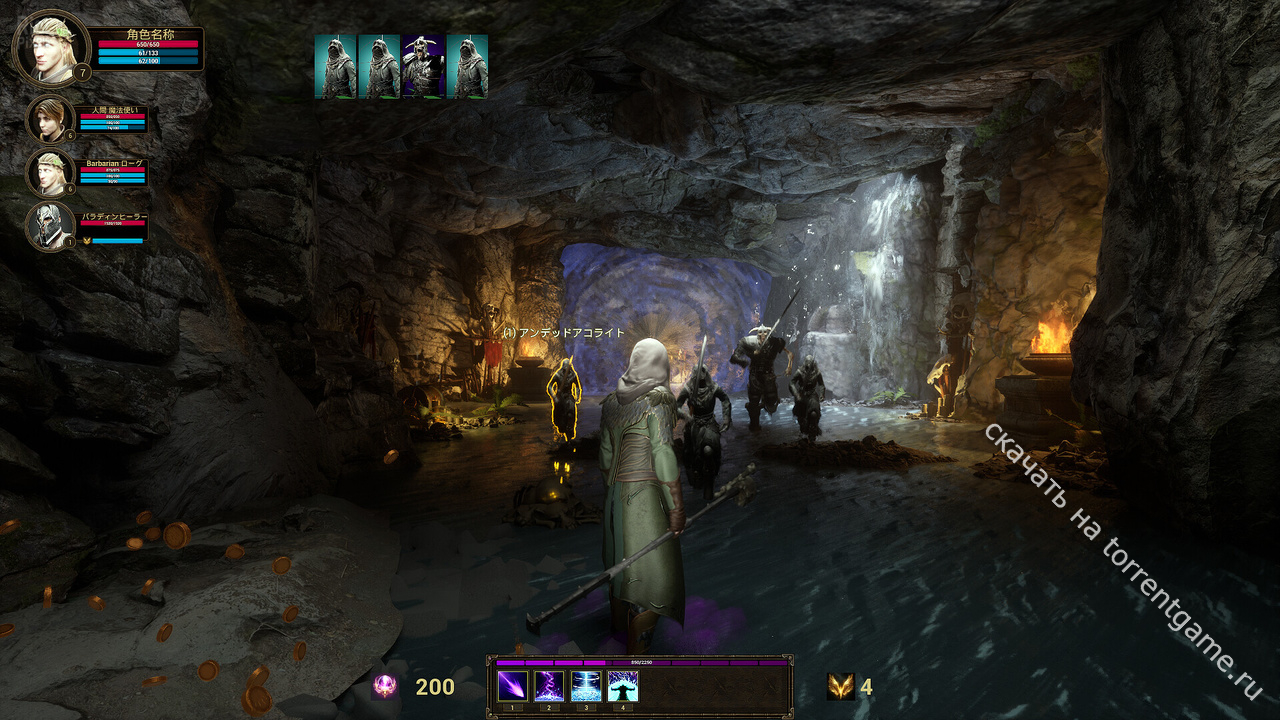The height and width of the screenshot is (720, 1280).
Task: Select the 人間 魔法使い party member portrait
Action: pyautogui.click(x=50, y=119)
